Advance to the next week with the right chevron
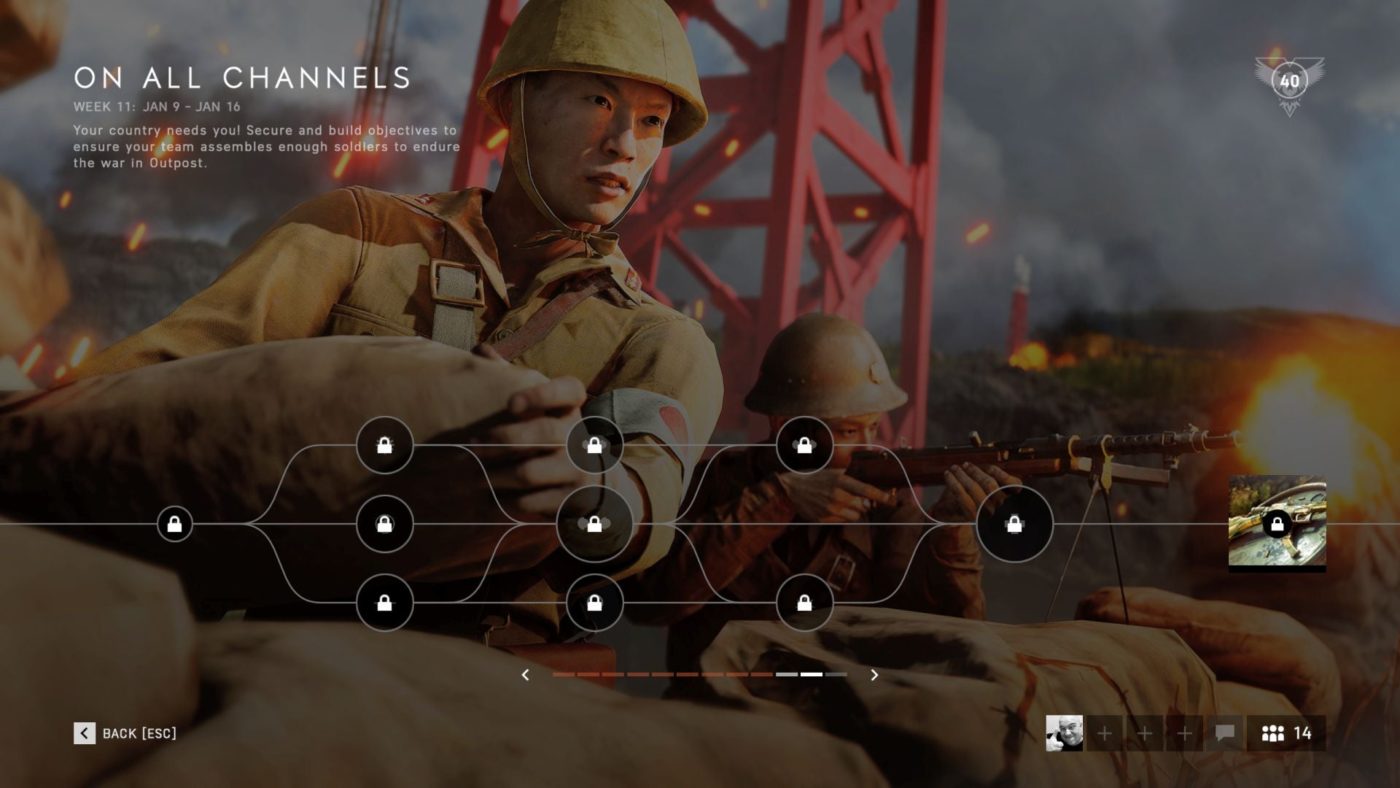The height and width of the screenshot is (788, 1400). (x=872, y=675)
